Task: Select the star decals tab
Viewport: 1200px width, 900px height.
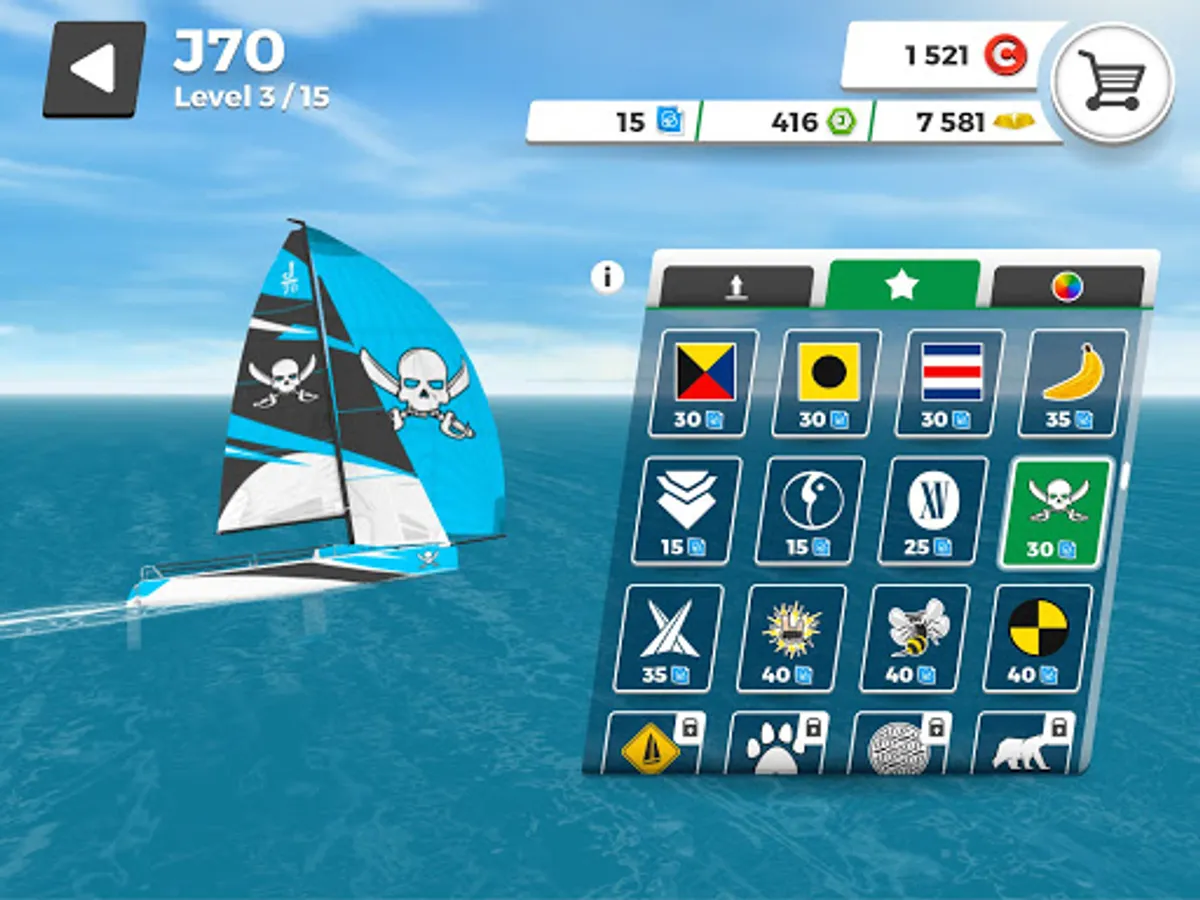Action: pos(902,285)
